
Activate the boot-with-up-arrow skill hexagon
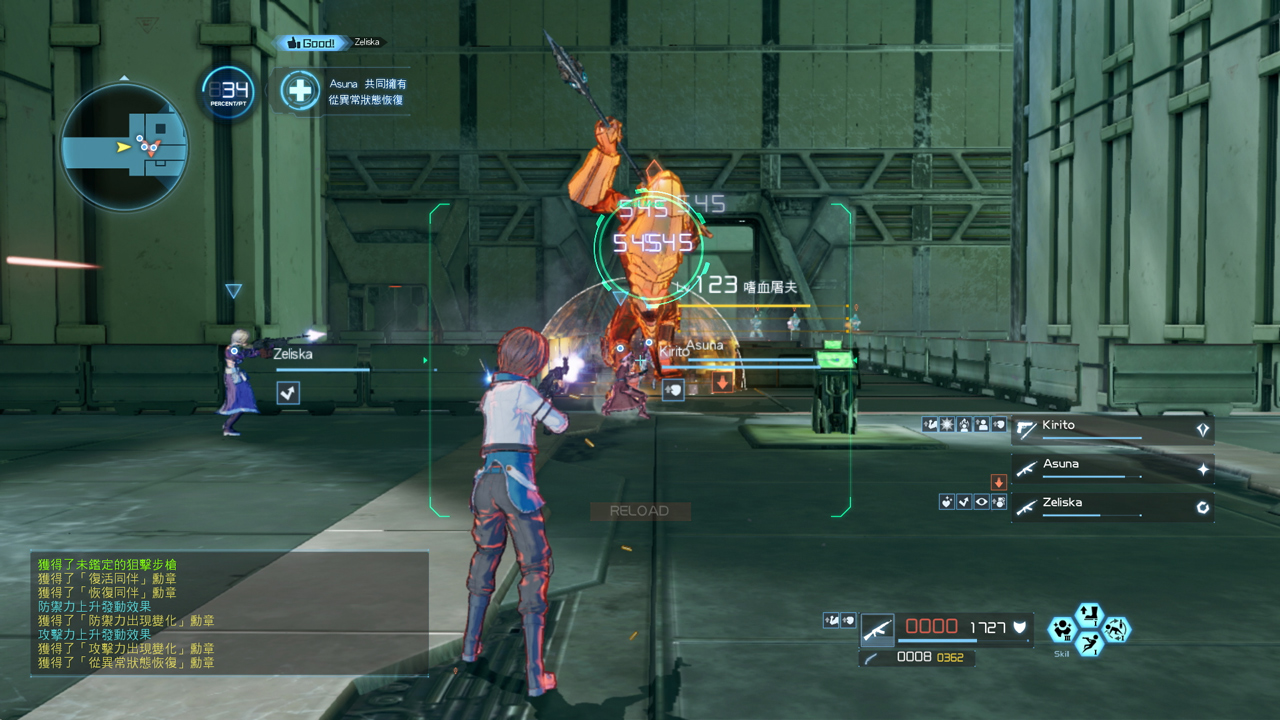1088,614
